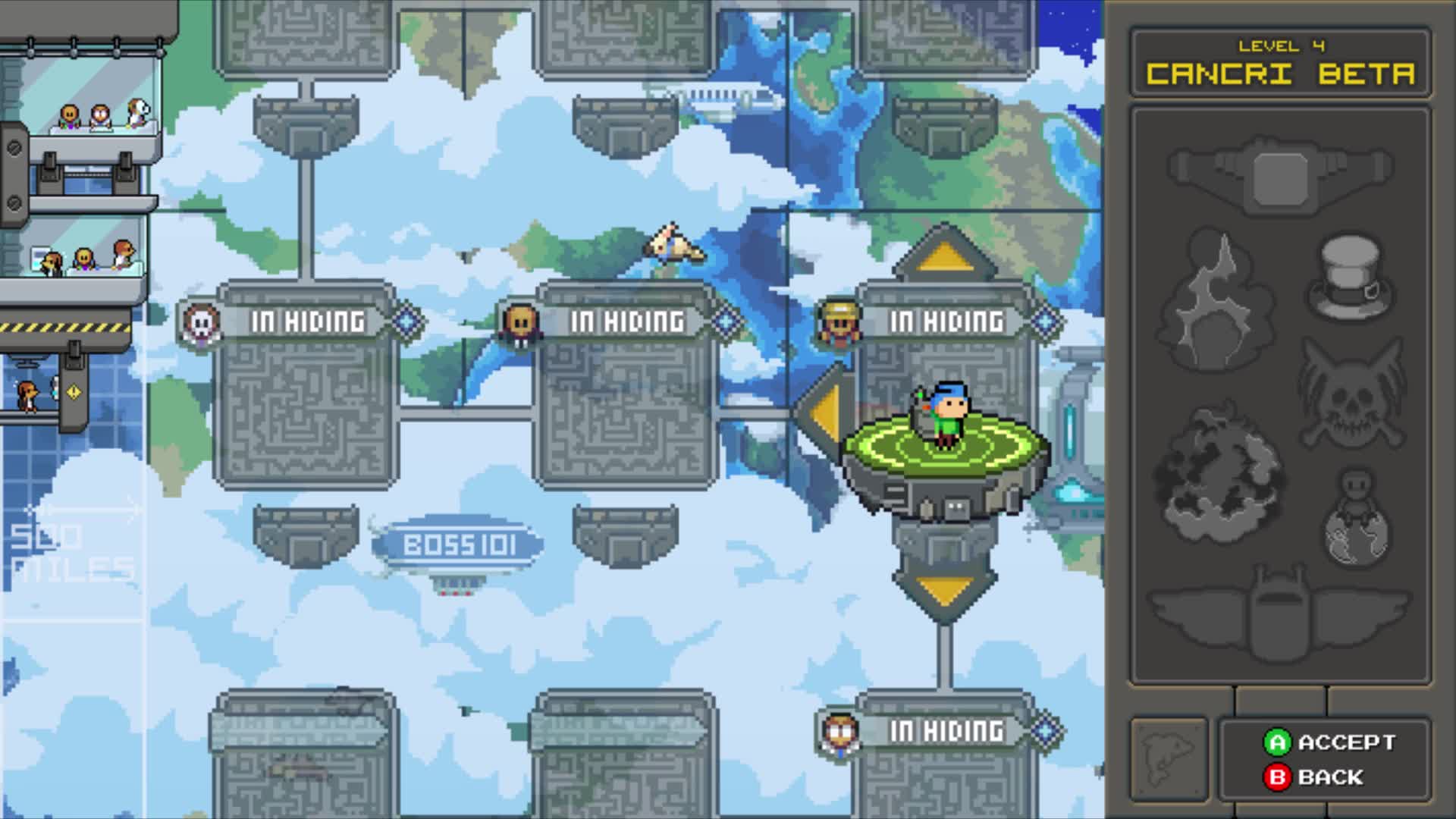Toggle the diamond beside the top-right IN HIDING label
1456x819 pixels.
pos(1045,321)
